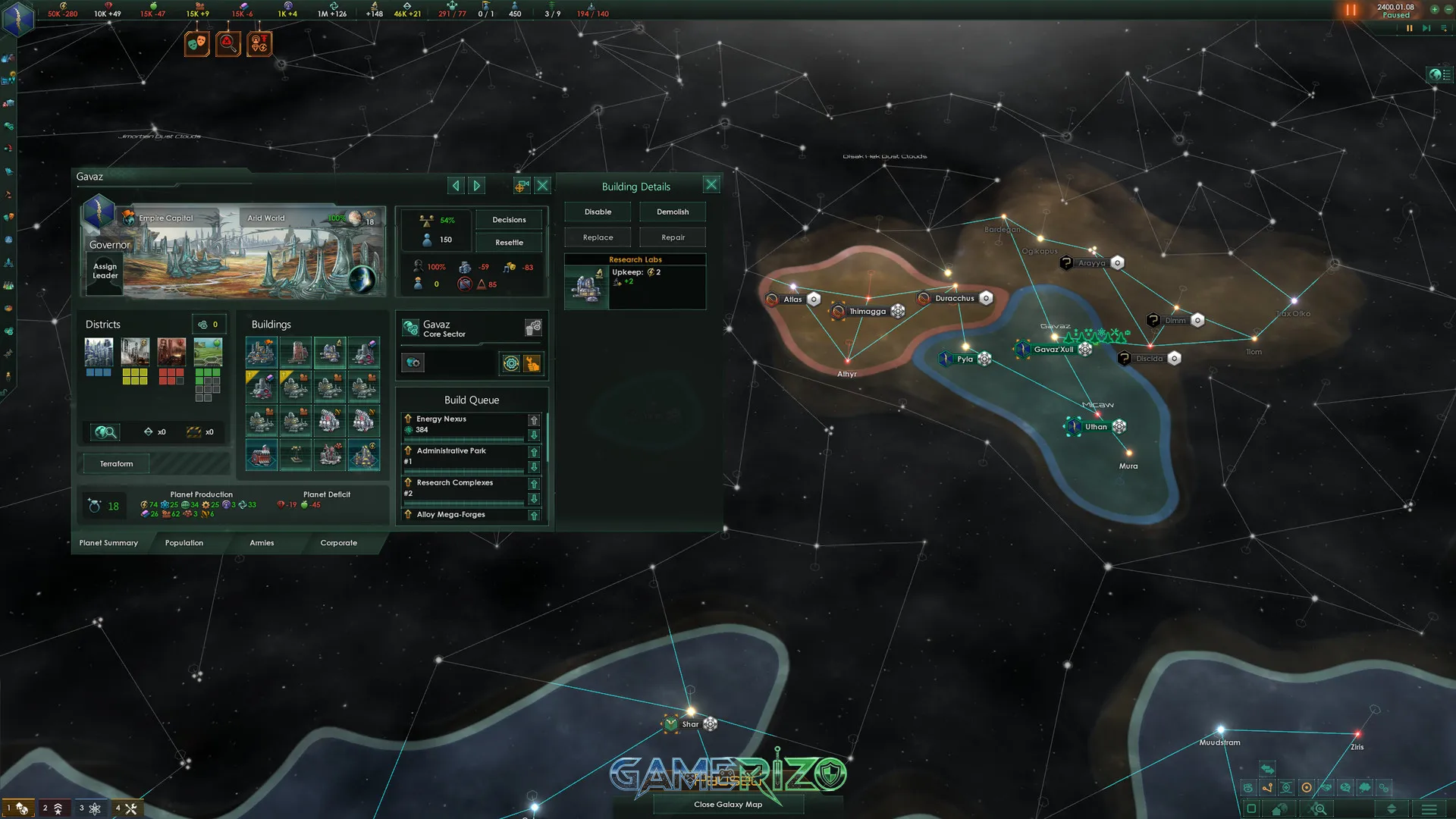Image resolution: width=1456 pixels, height=819 pixels.
Task: Collapse the map mode panel with diamond arrows
Action: click(x=1392, y=810)
